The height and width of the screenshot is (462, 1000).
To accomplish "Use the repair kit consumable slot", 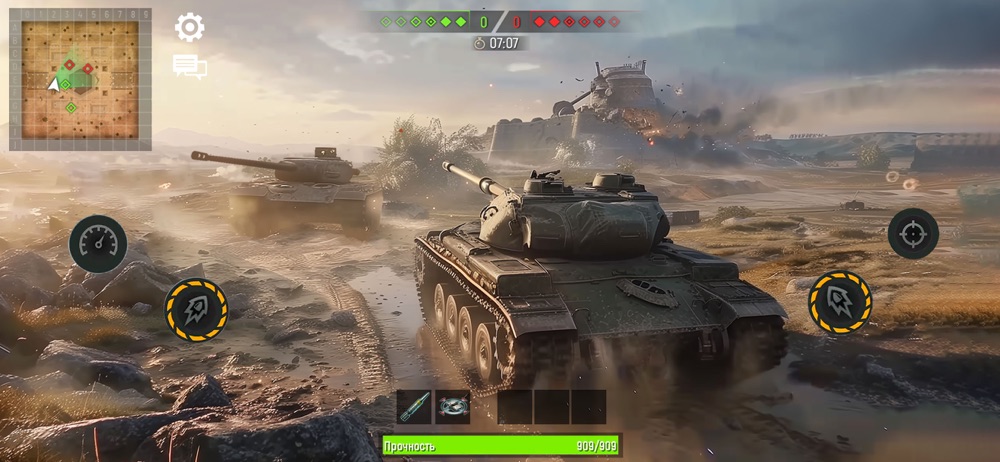I will [x=453, y=407].
